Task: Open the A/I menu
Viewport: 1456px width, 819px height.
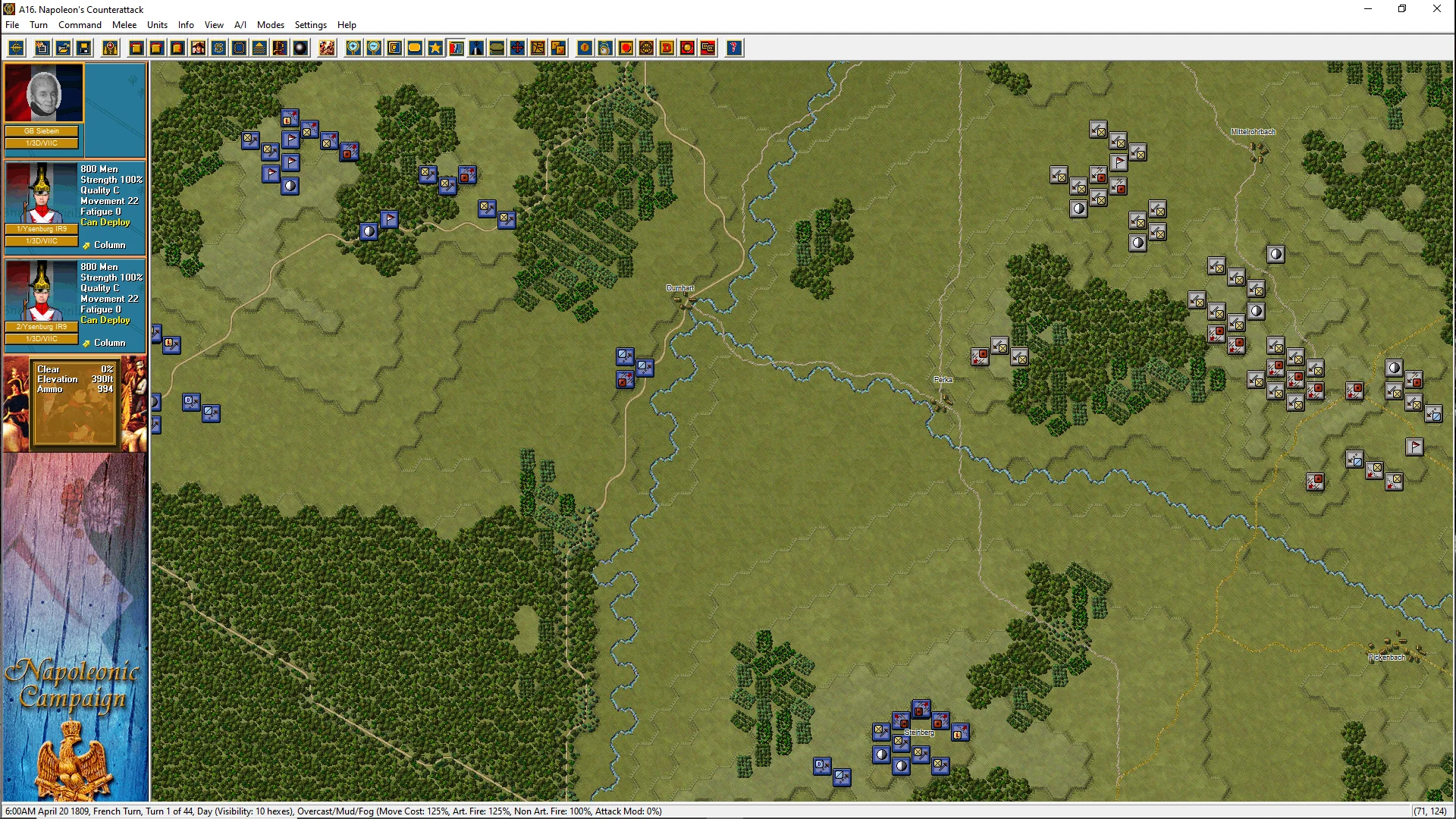Action: [240, 25]
